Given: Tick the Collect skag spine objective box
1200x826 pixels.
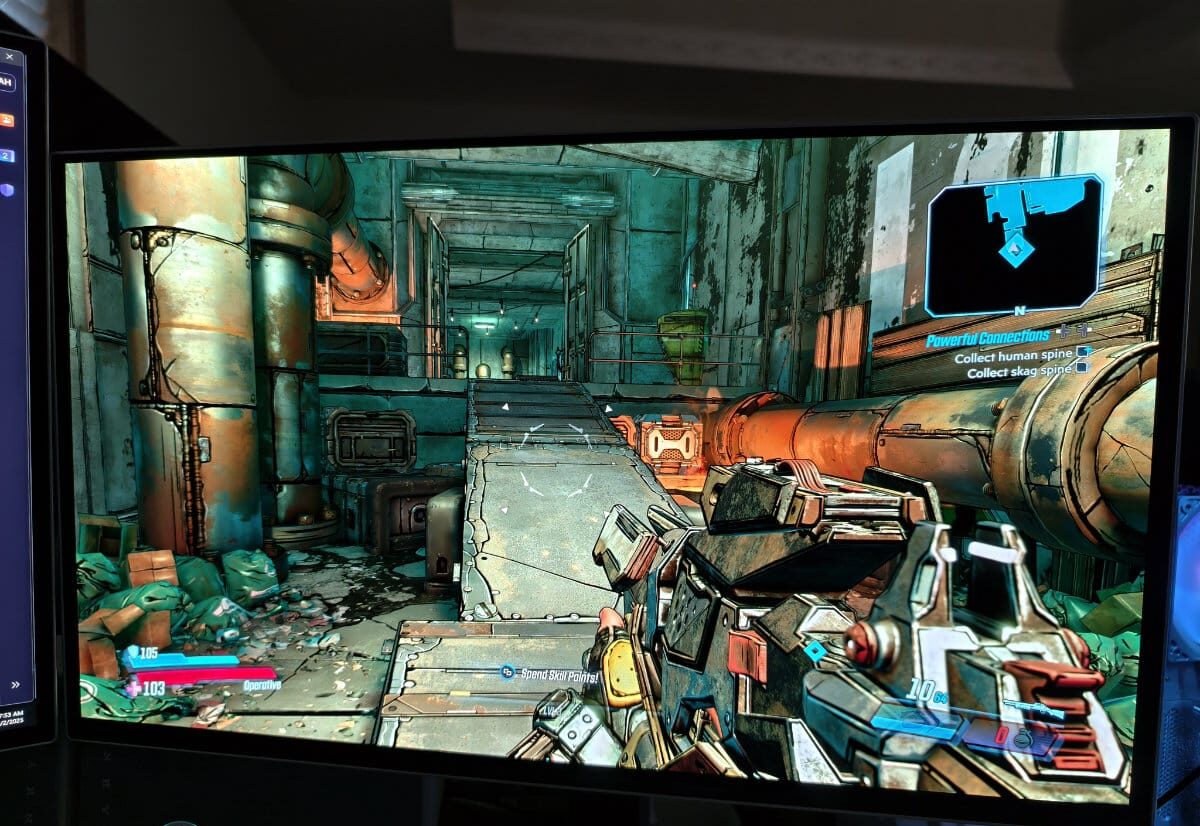Looking at the screenshot, I should pyautogui.click(x=1081, y=369).
